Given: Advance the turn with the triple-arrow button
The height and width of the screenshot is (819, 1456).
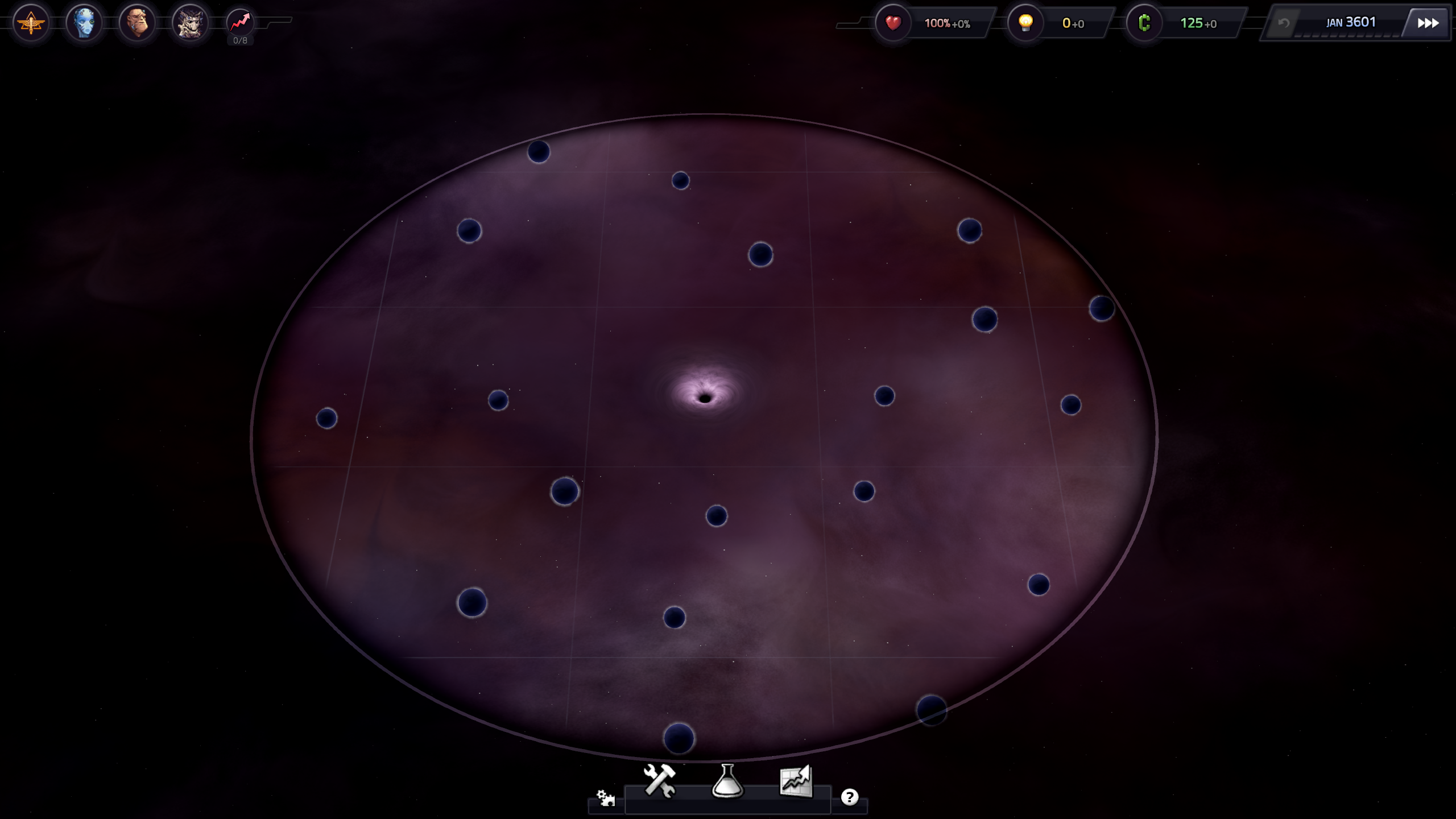Looking at the screenshot, I should [x=1428, y=23].
